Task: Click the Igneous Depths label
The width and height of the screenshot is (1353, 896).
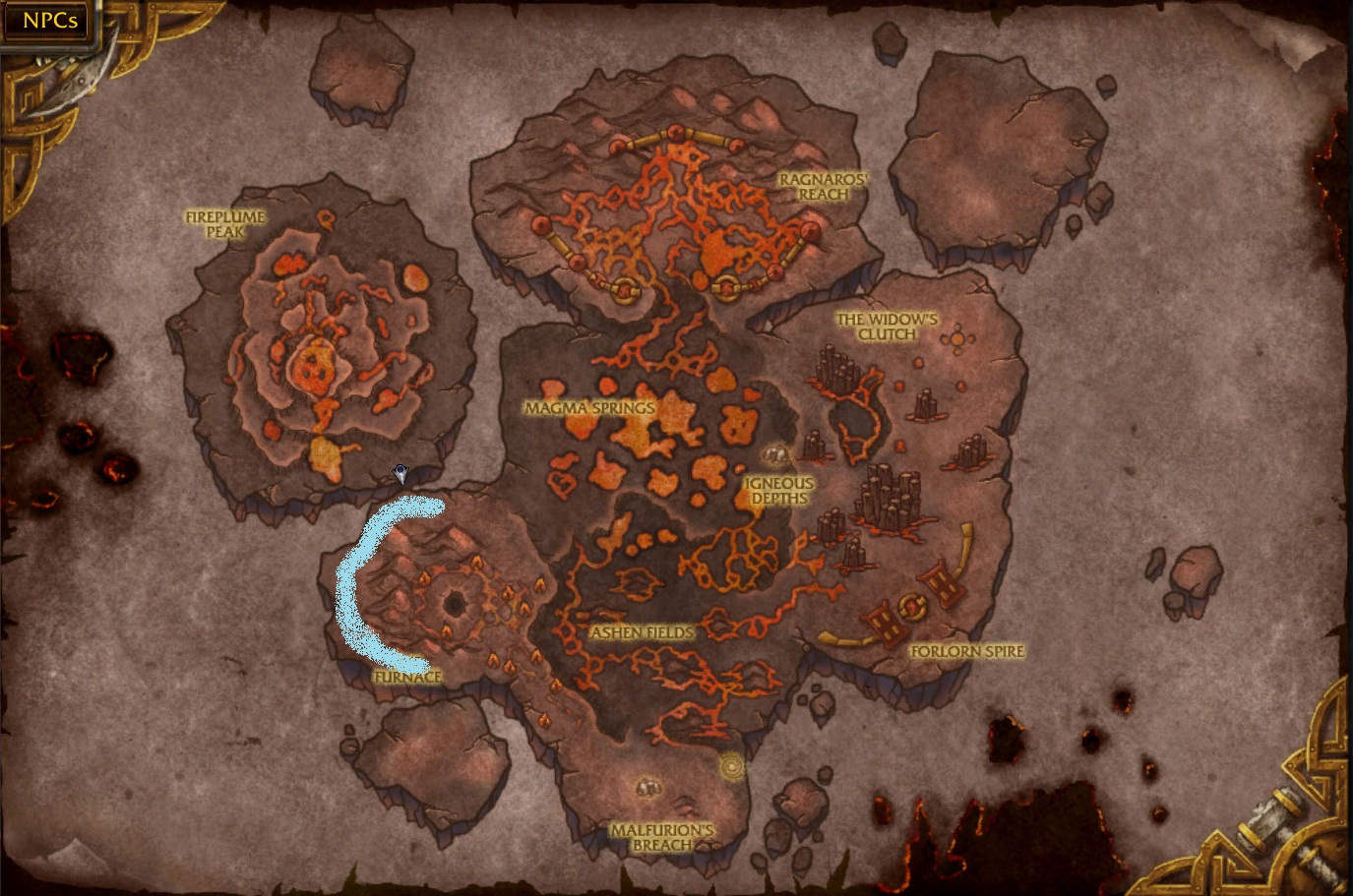Action: point(777,491)
